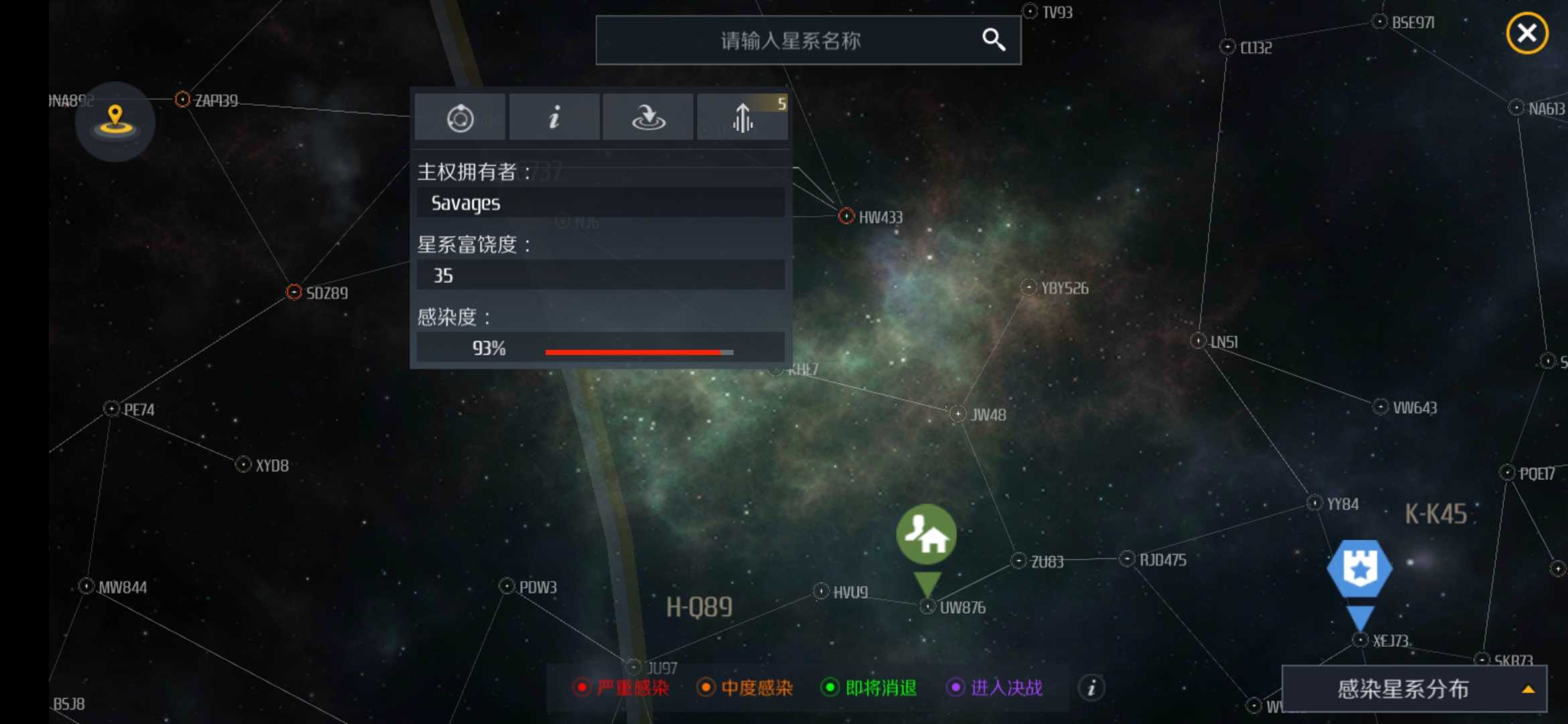Image resolution: width=1568 pixels, height=724 pixels.
Task: Open the signal boost icon showing 5
Action: click(x=742, y=117)
